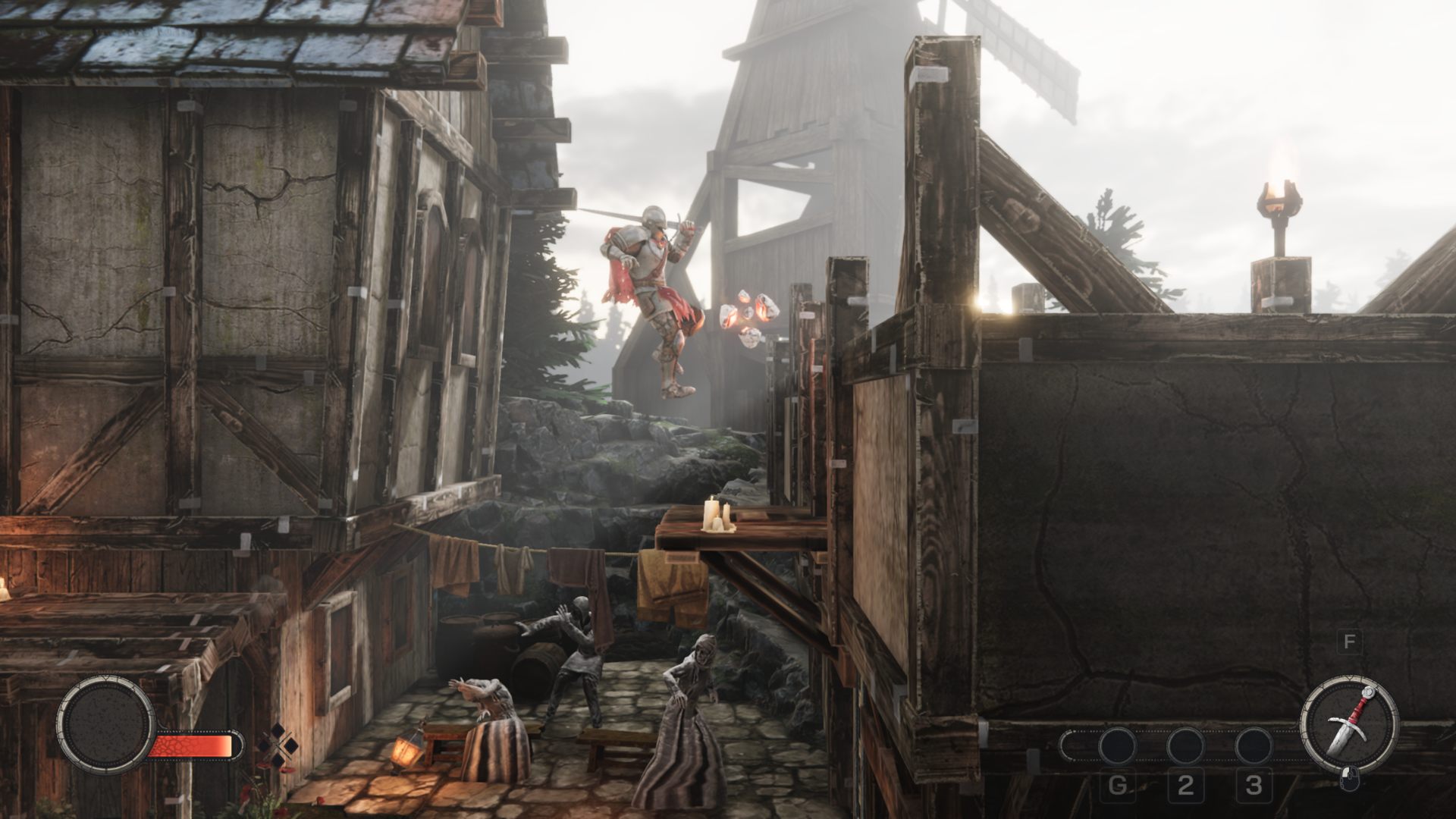Select the equipped dagger weapon icon
The height and width of the screenshot is (819, 1456).
click(1348, 723)
